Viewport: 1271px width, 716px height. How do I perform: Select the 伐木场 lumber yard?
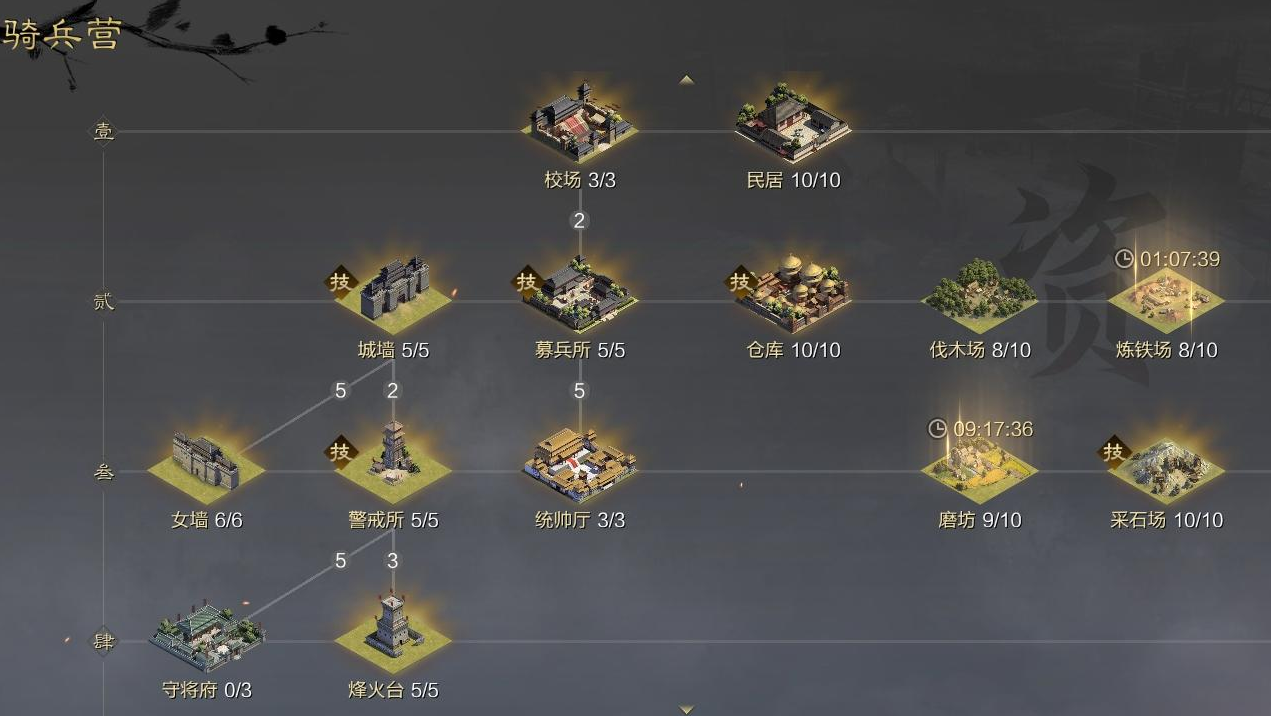tap(979, 294)
